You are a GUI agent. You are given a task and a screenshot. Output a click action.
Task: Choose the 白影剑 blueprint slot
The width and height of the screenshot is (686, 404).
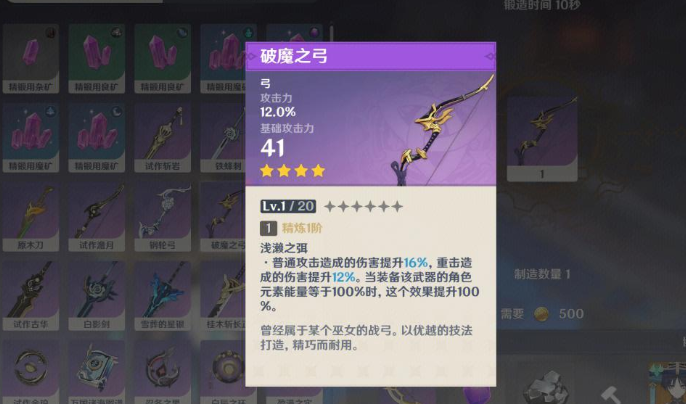[95, 297]
